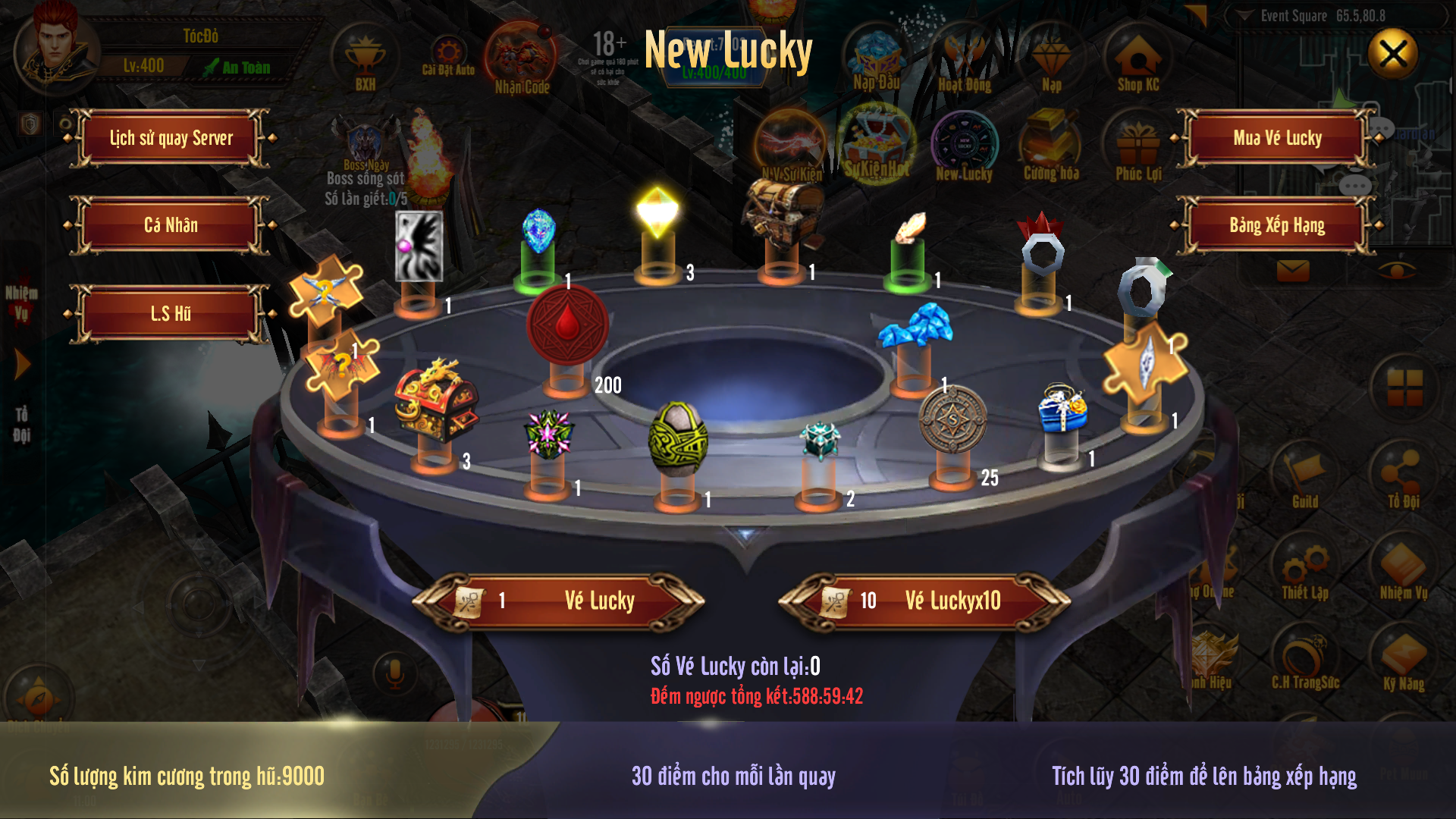Open Lịch sử quay Server history
Screen dimensions: 1456x819
171,138
